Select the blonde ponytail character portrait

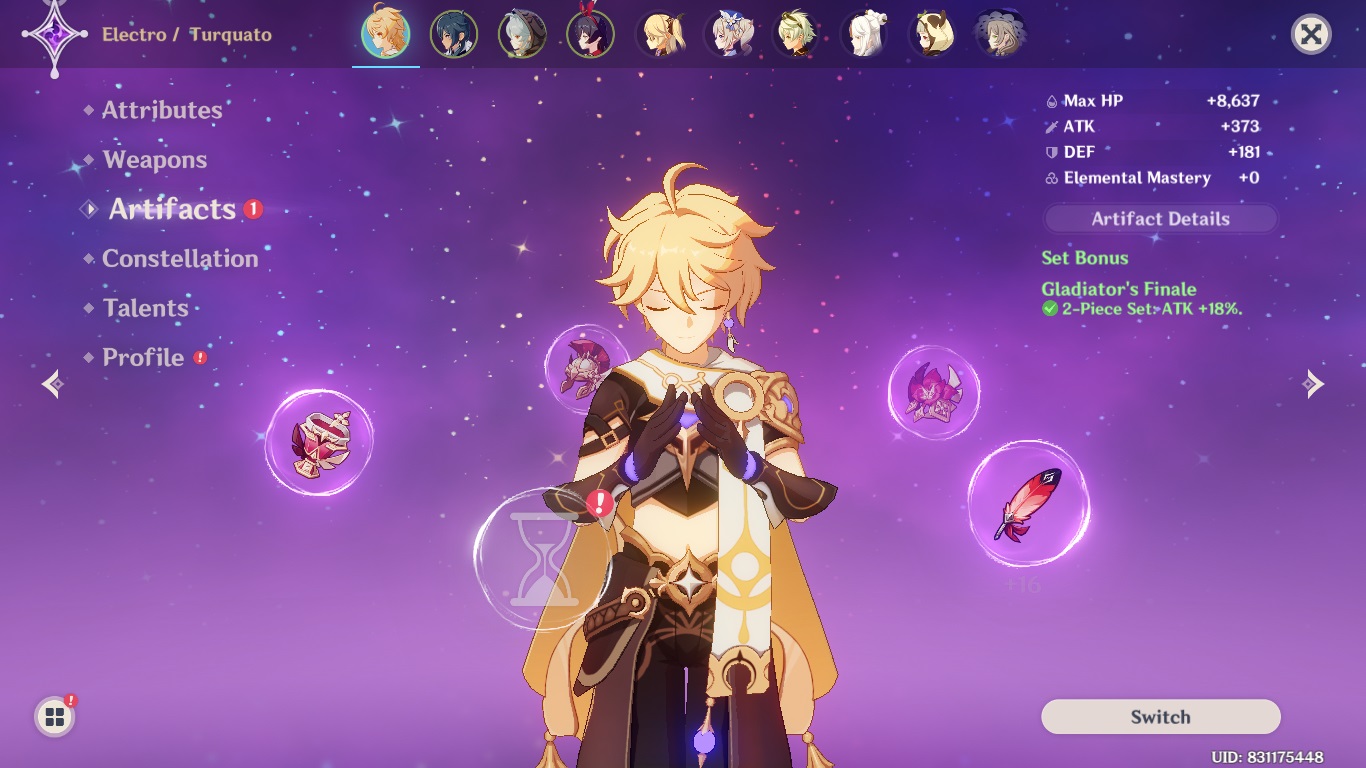point(659,35)
